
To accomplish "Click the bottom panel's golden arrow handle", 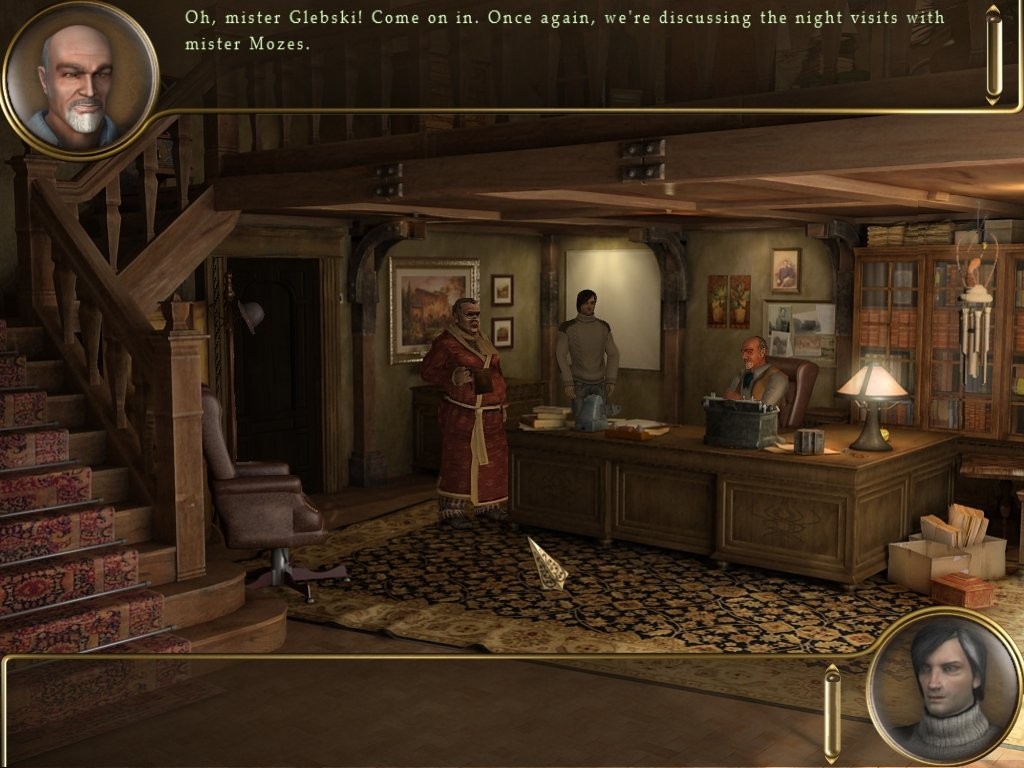I will [832, 712].
